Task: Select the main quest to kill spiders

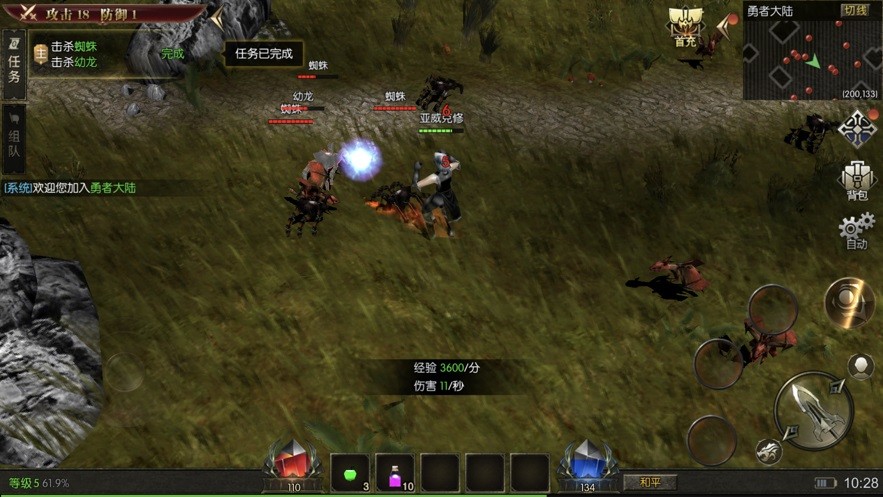Action: [74, 47]
